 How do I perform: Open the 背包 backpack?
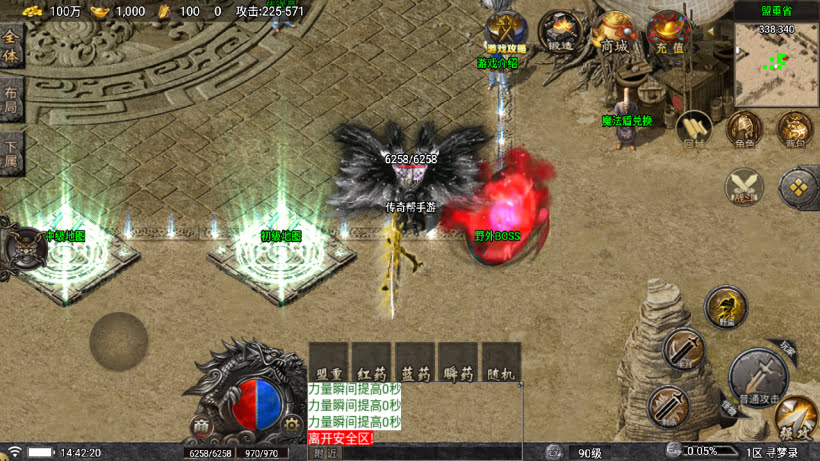pos(795,128)
